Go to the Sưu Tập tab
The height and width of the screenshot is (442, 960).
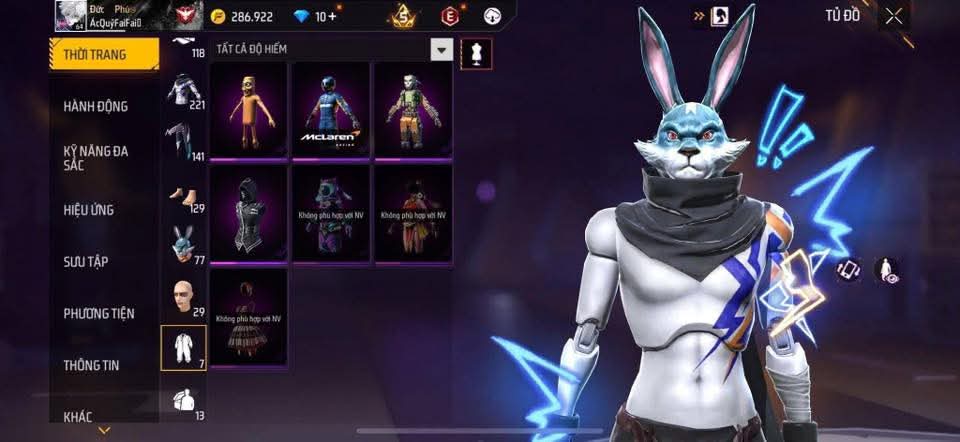[x=86, y=262]
